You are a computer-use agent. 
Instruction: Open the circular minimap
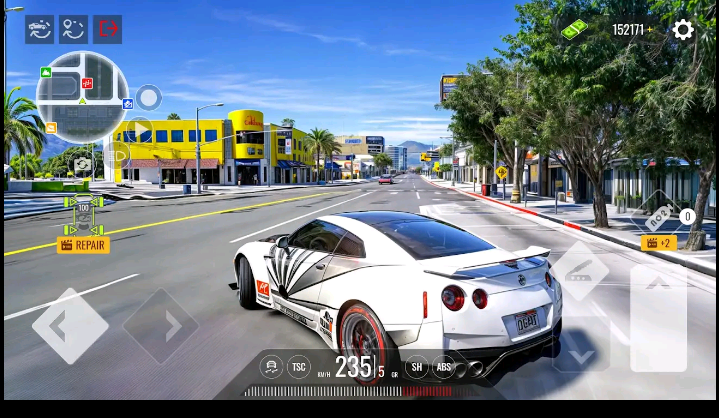(x=82, y=97)
